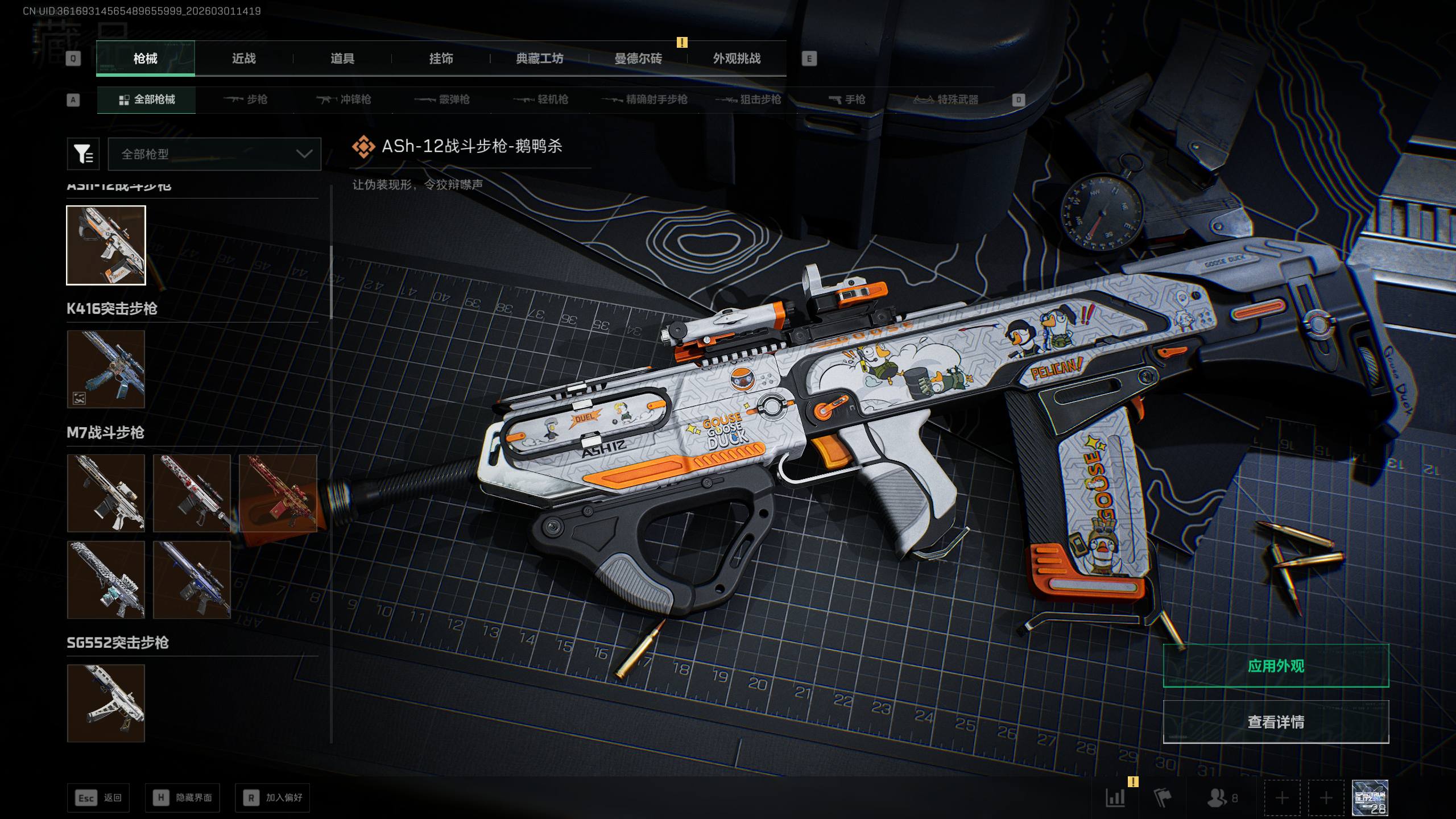Apply the skin with 应用外观

coord(1276,666)
